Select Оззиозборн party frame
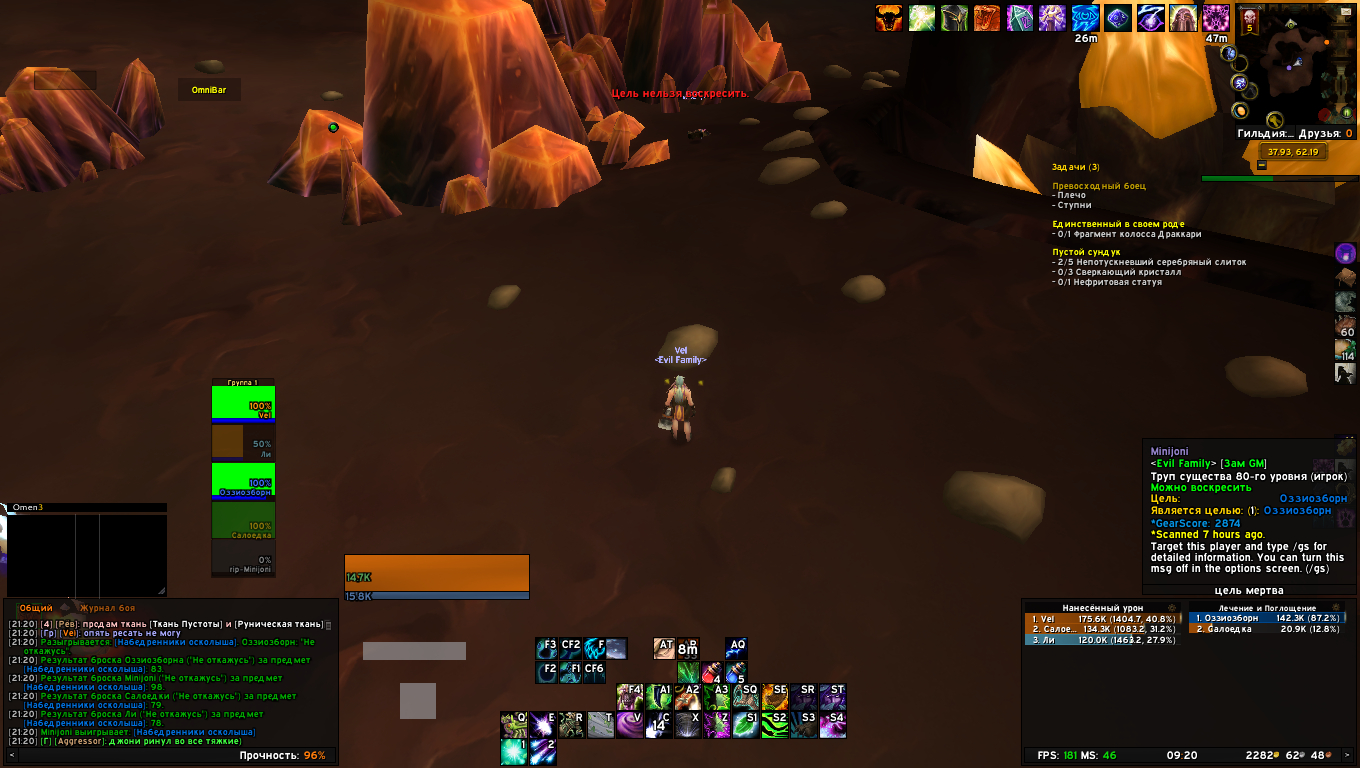The image size is (1360, 768). pyautogui.click(x=243, y=480)
